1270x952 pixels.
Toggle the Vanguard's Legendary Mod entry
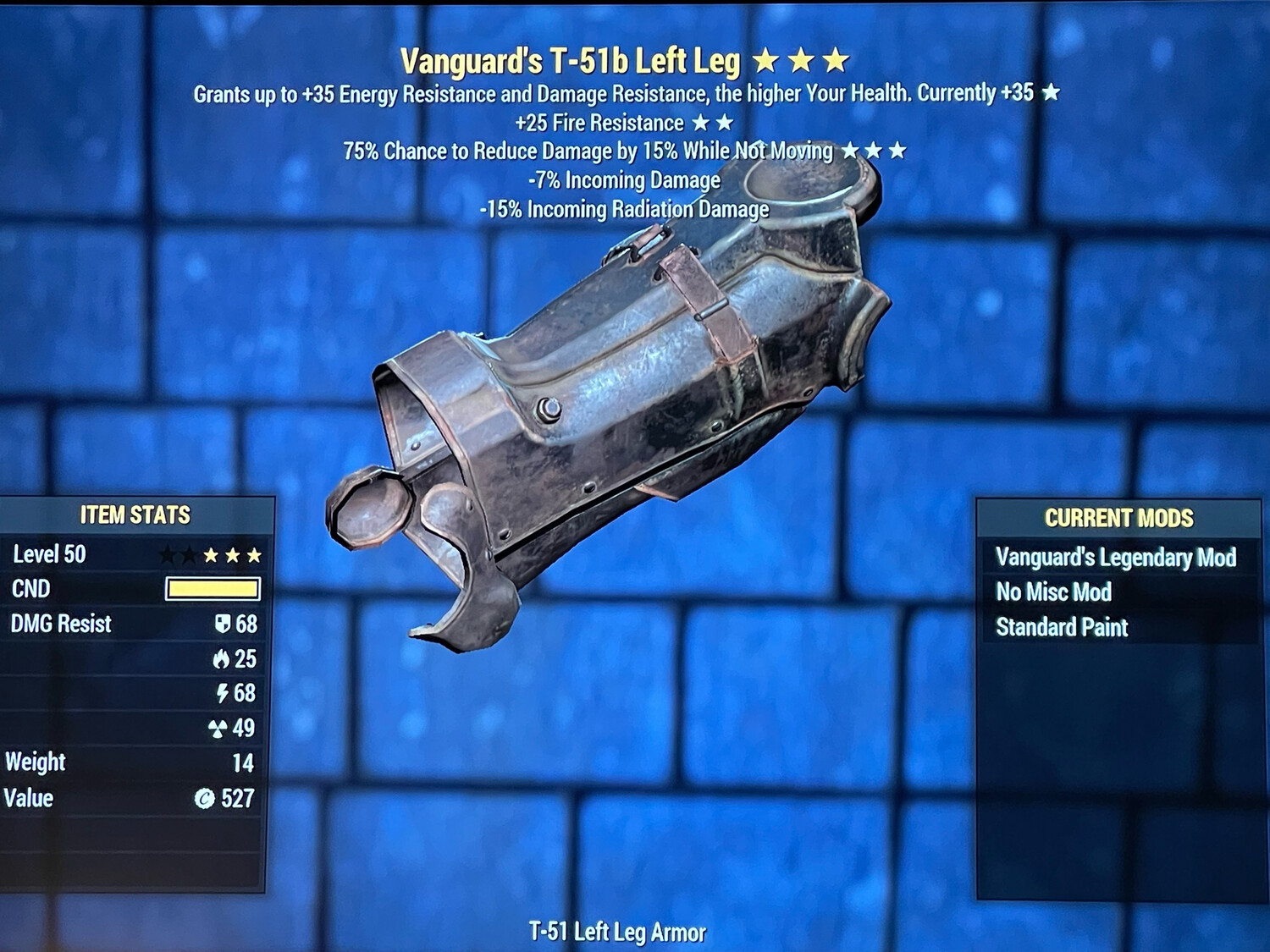point(1114,558)
